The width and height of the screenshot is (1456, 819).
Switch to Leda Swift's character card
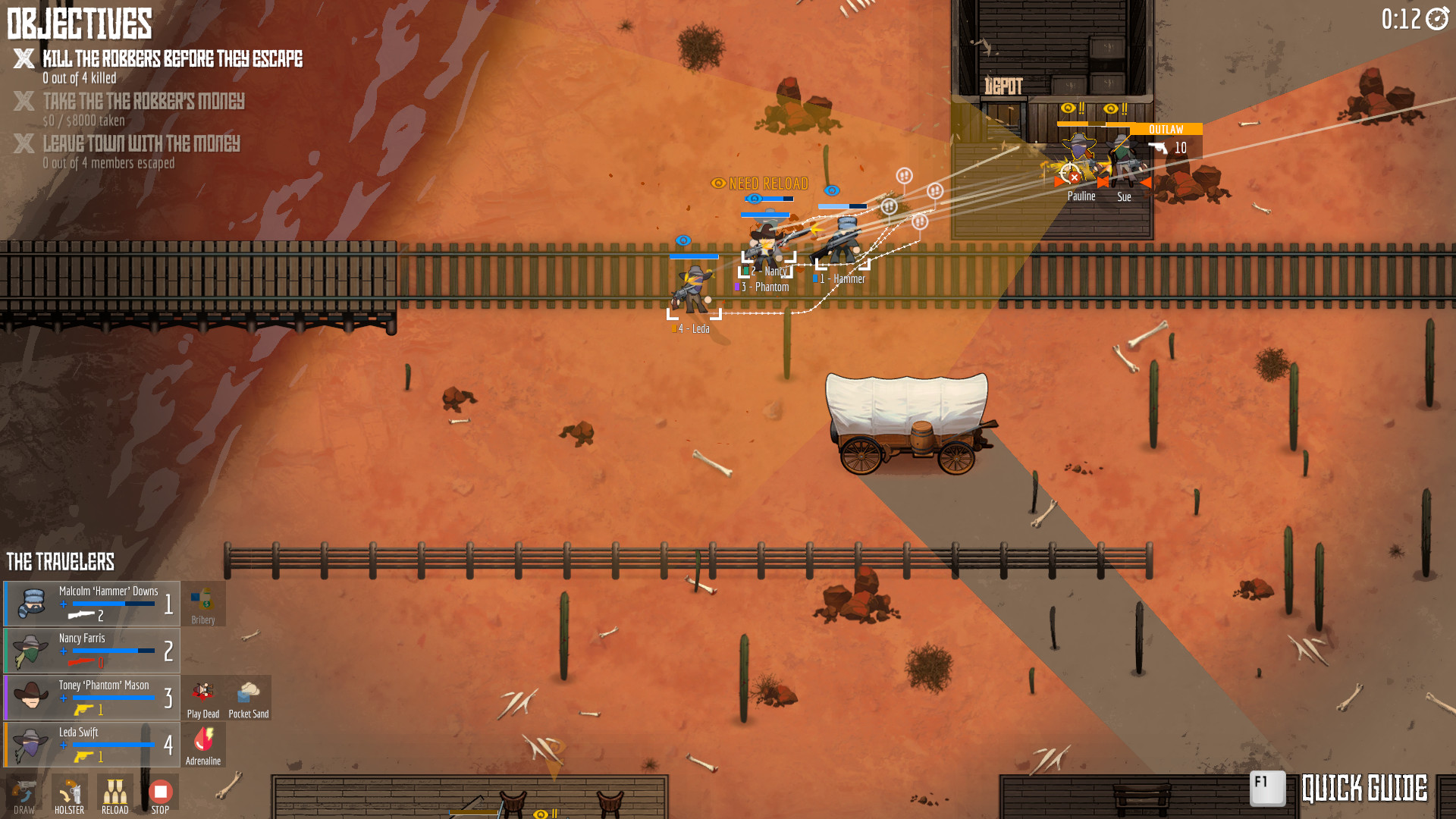coord(91,745)
